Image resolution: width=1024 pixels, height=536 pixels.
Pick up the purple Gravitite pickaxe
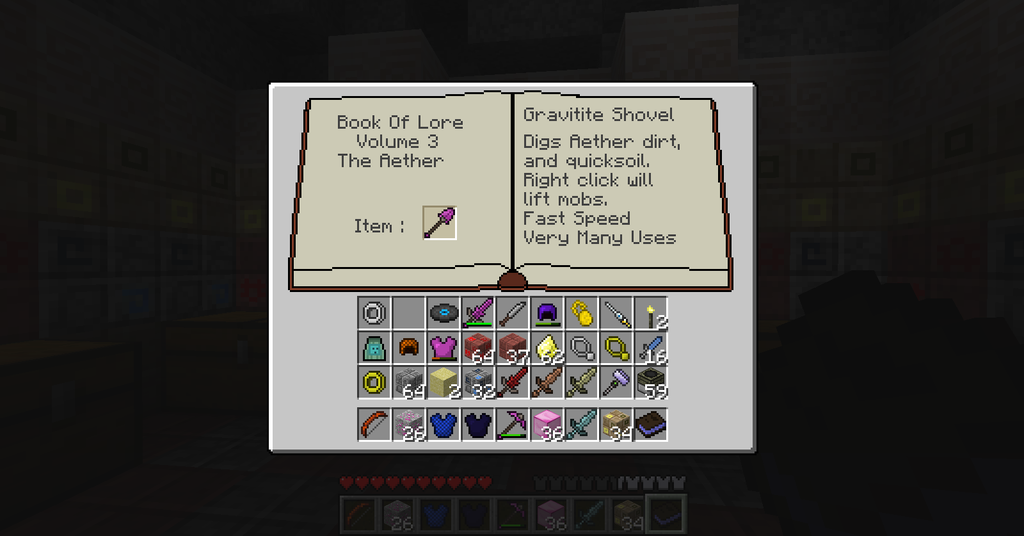click(511, 424)
